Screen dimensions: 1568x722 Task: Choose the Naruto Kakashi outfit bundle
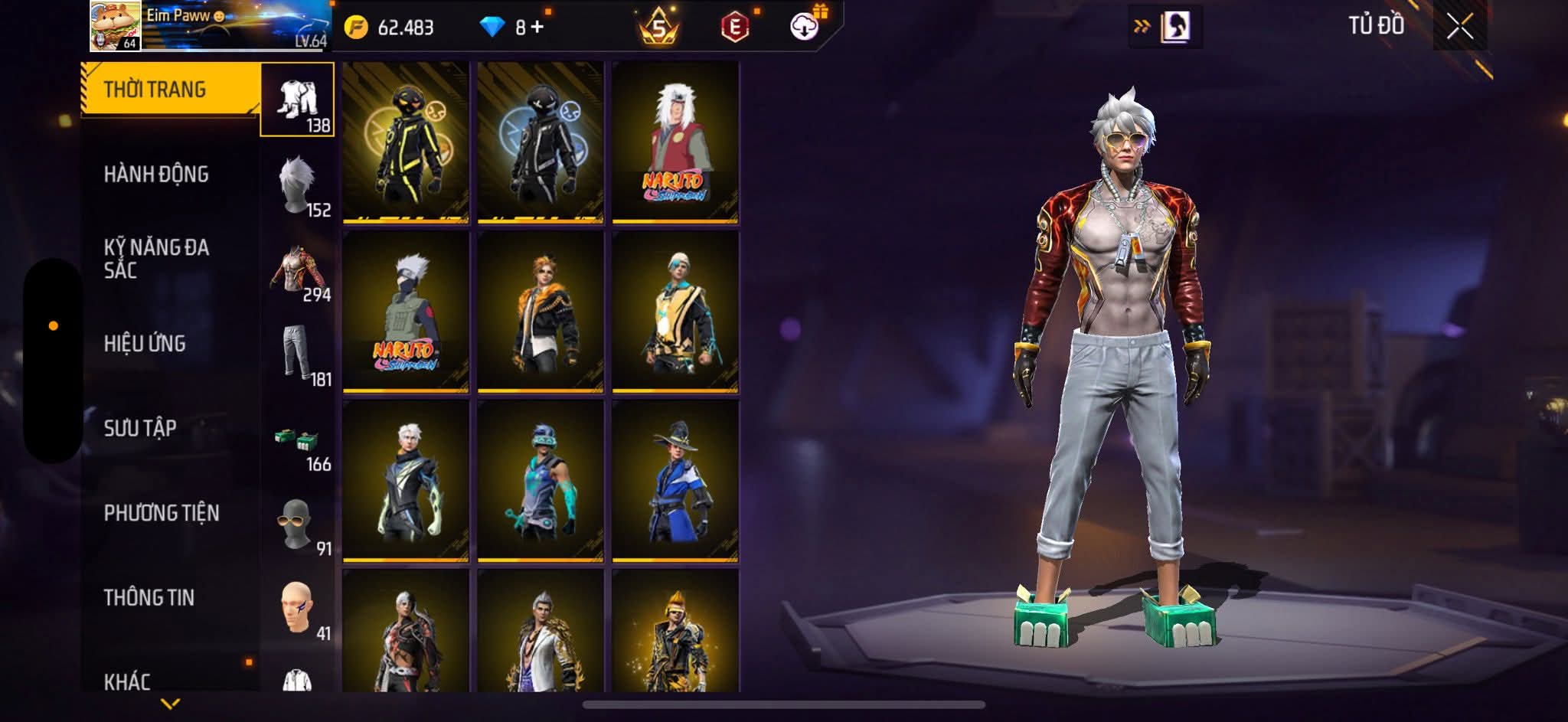406,312
